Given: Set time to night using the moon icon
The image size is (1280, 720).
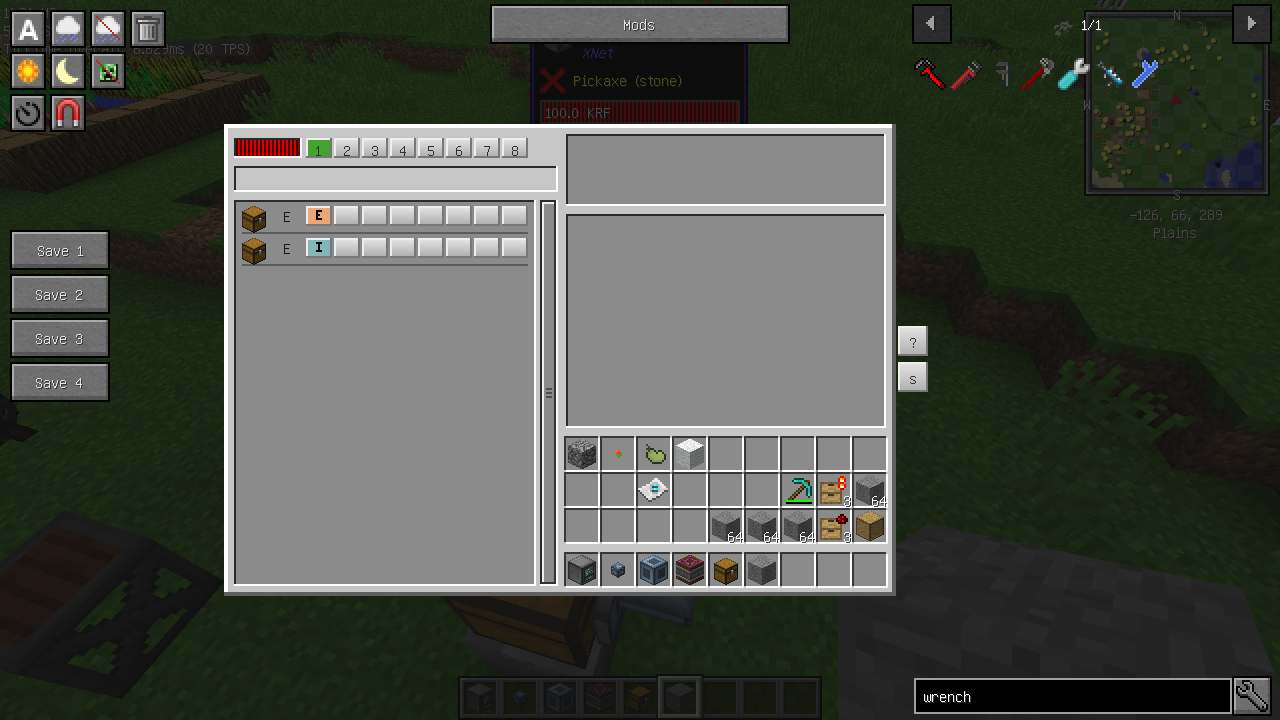Looking at the screenshot, I should [x=68, y=71].
